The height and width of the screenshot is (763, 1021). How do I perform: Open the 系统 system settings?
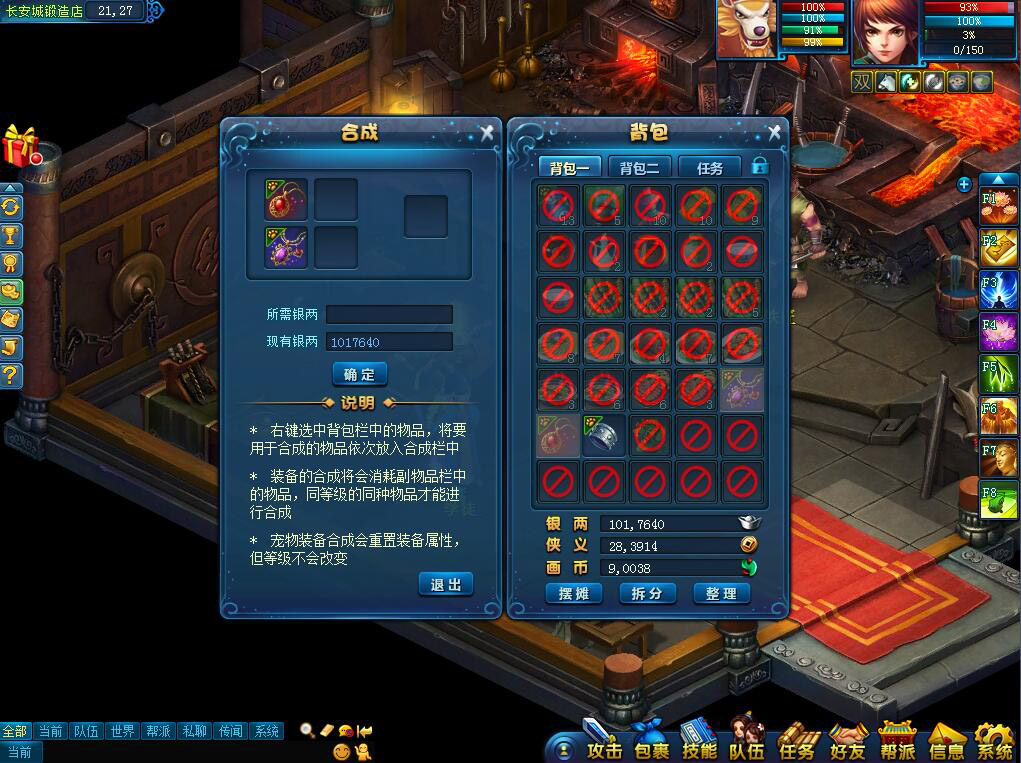click(994, 746)
